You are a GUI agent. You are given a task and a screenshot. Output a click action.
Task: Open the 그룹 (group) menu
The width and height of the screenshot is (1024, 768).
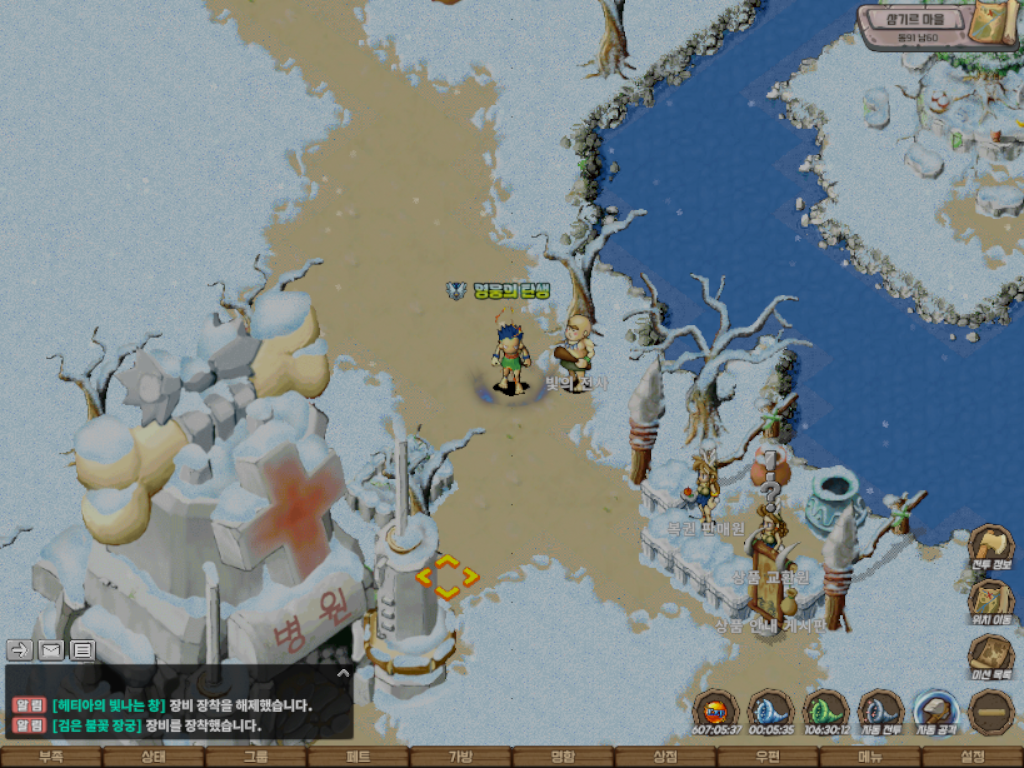(x=256, y=757)
